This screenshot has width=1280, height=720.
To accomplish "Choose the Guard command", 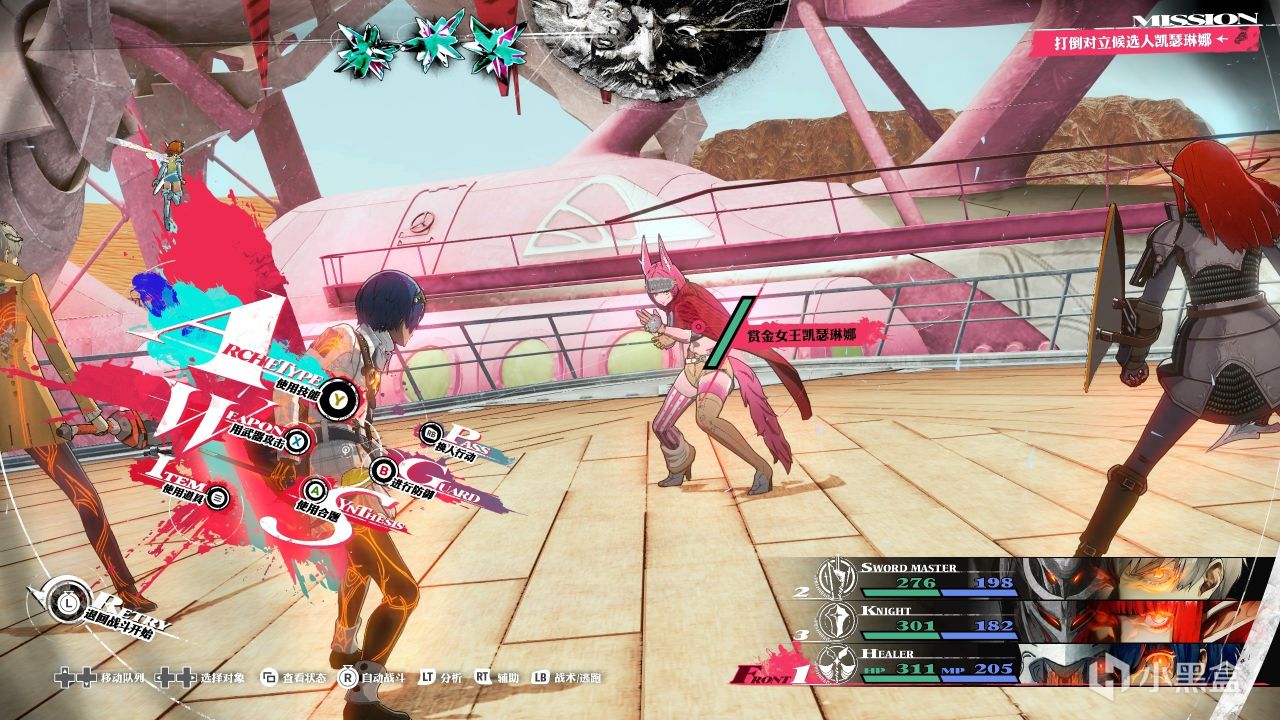I will coord(383,469).
